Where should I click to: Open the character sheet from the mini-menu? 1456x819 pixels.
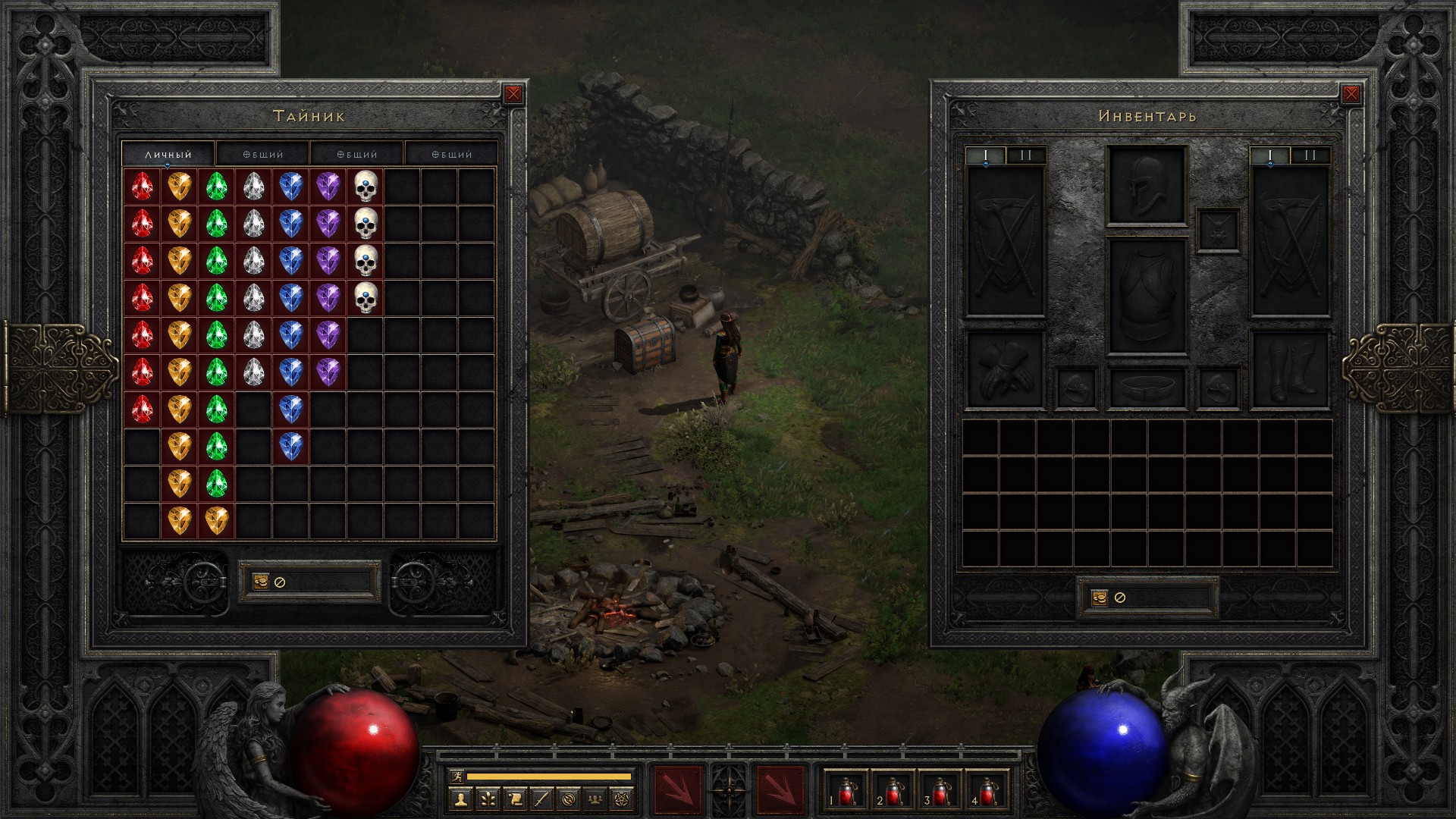[x=460, y=799]
